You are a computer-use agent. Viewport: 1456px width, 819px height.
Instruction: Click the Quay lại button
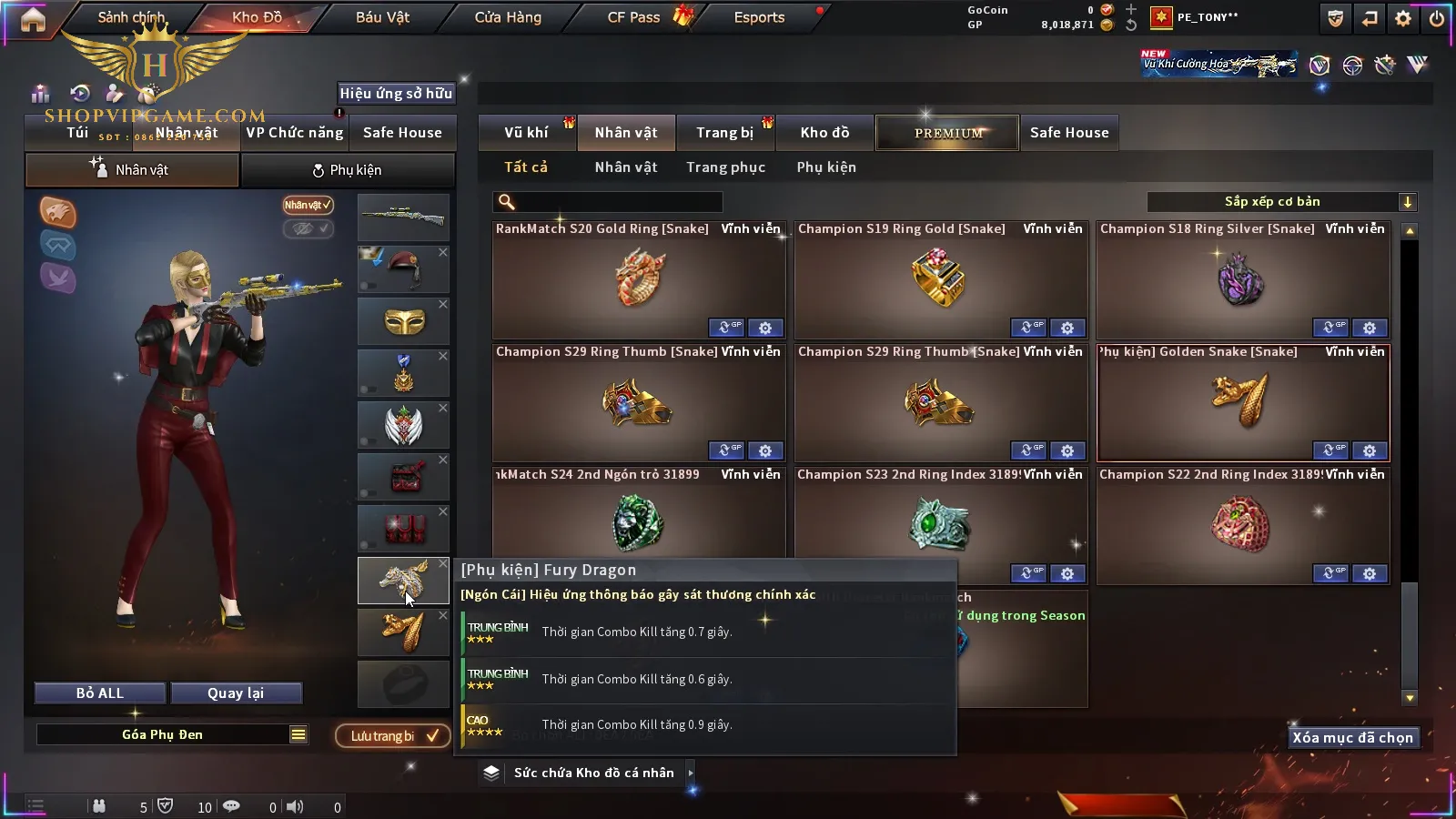(236, 693)
